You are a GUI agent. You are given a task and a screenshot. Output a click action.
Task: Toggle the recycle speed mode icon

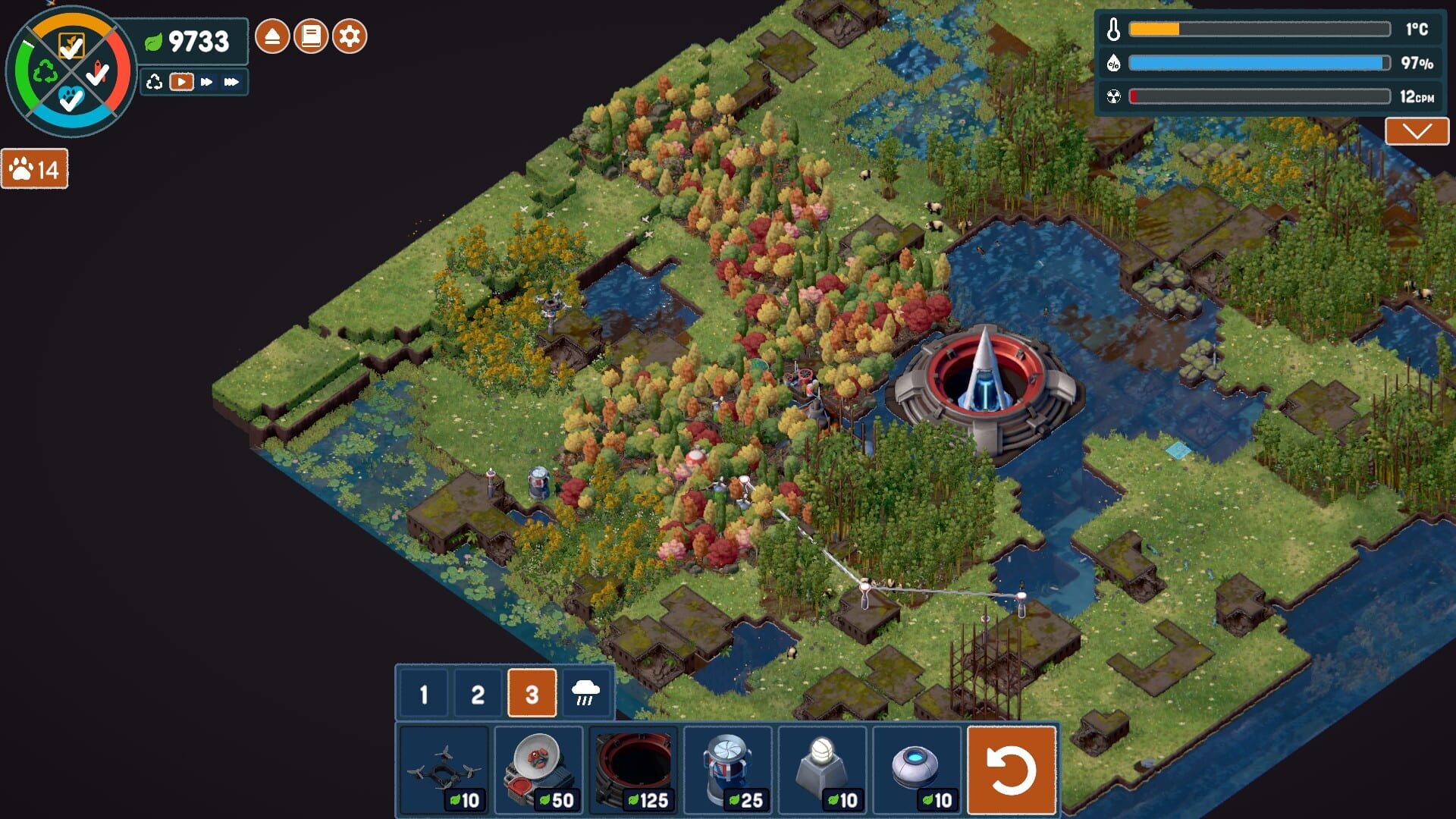[155, 82]
